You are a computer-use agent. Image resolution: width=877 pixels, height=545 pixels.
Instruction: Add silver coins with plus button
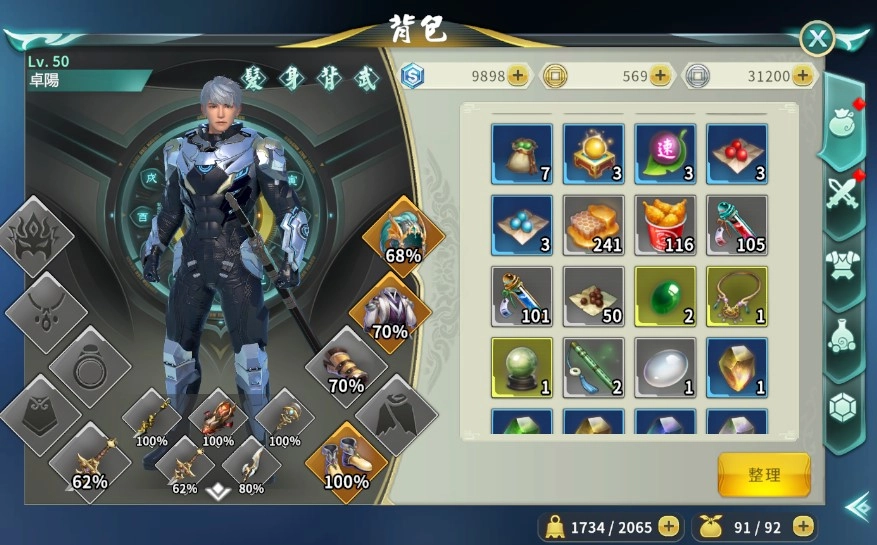pyautogui.click(x=801, y=75)
